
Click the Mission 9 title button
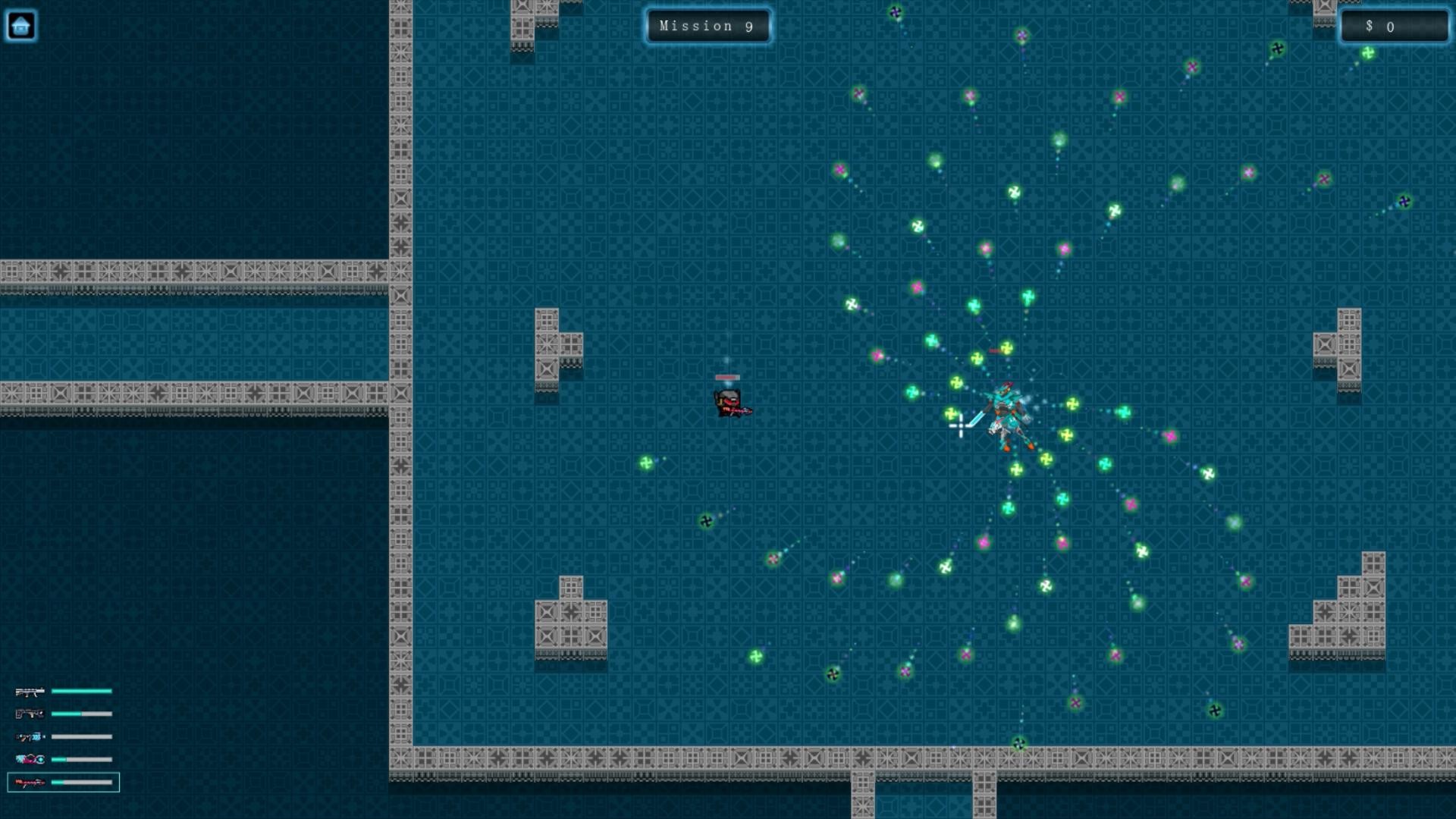(708, 26)
